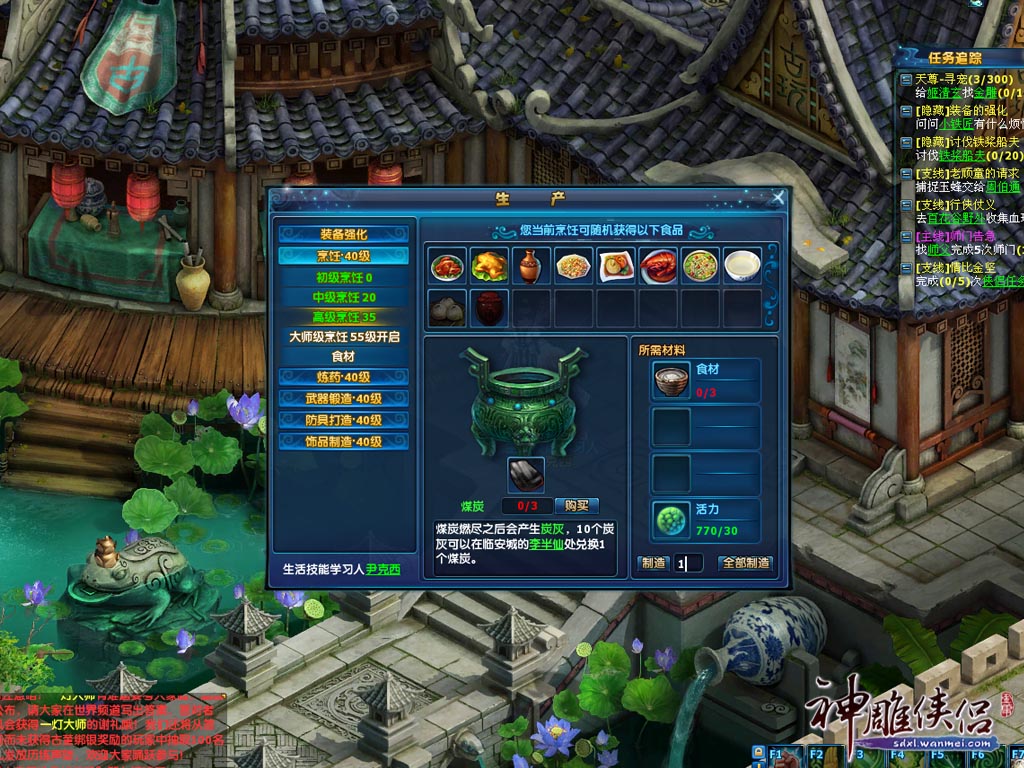The width and height of the screenshot is (1024, 768).
Task: Select the red lobster dish icon
Action: point(661,266)
